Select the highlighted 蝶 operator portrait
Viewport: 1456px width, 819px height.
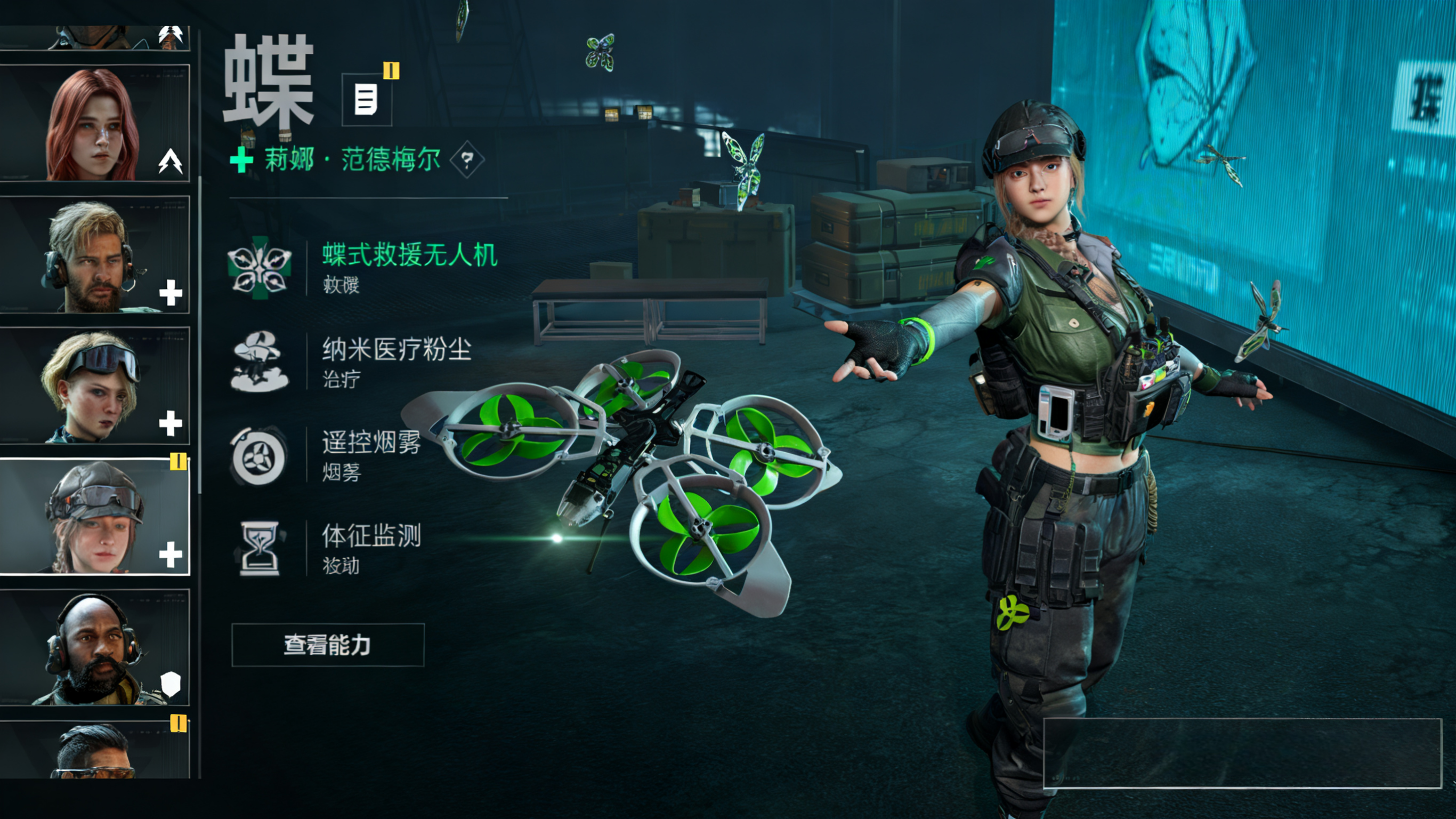pos(94,516)
